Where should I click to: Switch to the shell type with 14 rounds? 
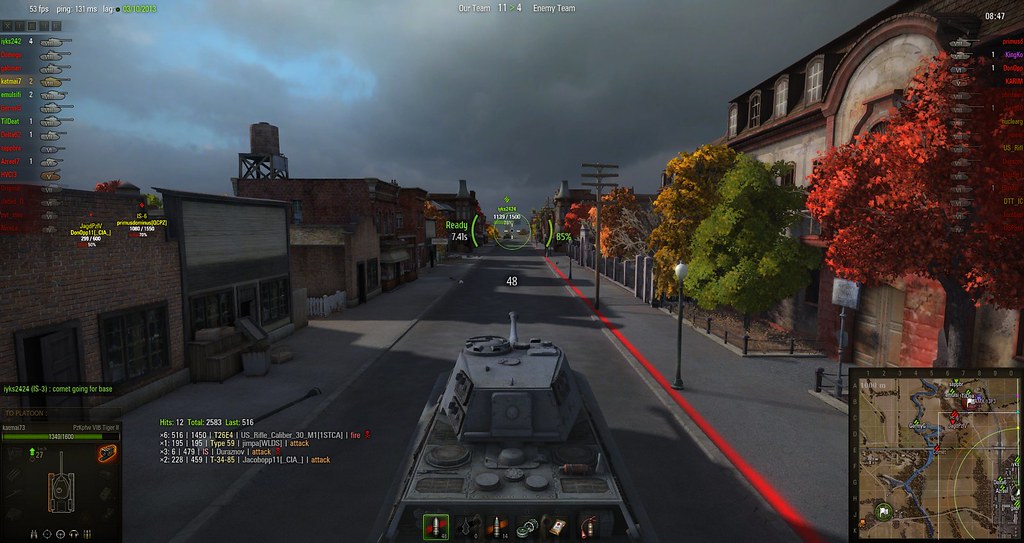coord(496,527)
